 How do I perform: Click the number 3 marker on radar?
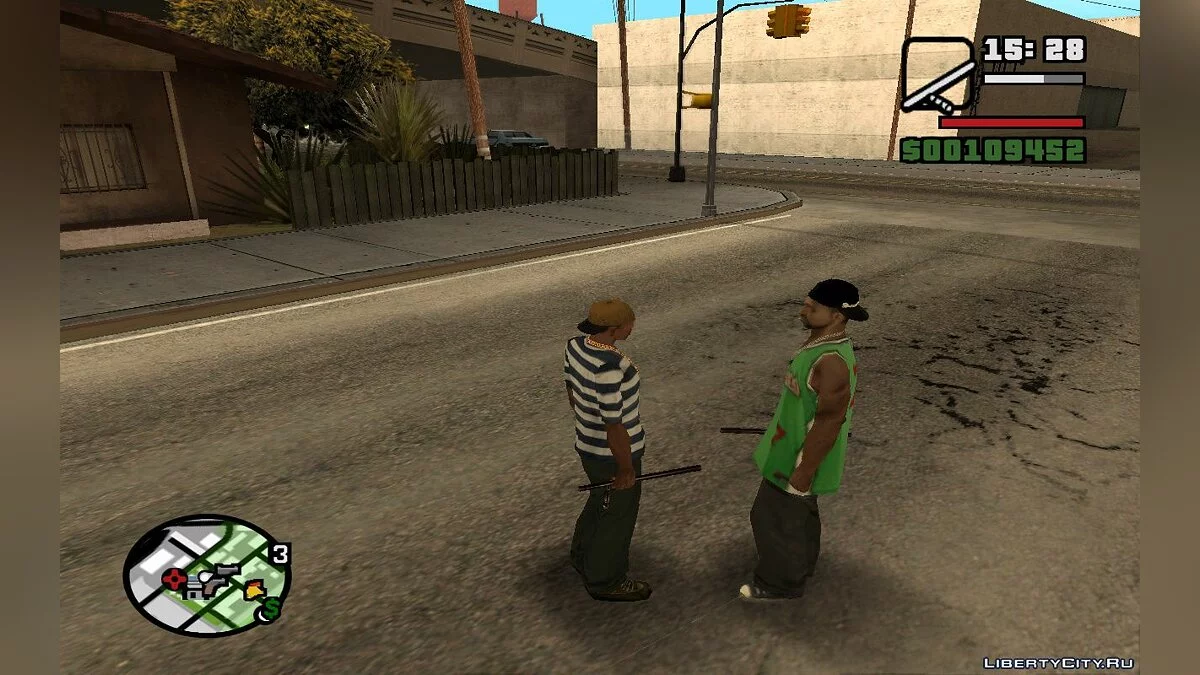point(281,553)
